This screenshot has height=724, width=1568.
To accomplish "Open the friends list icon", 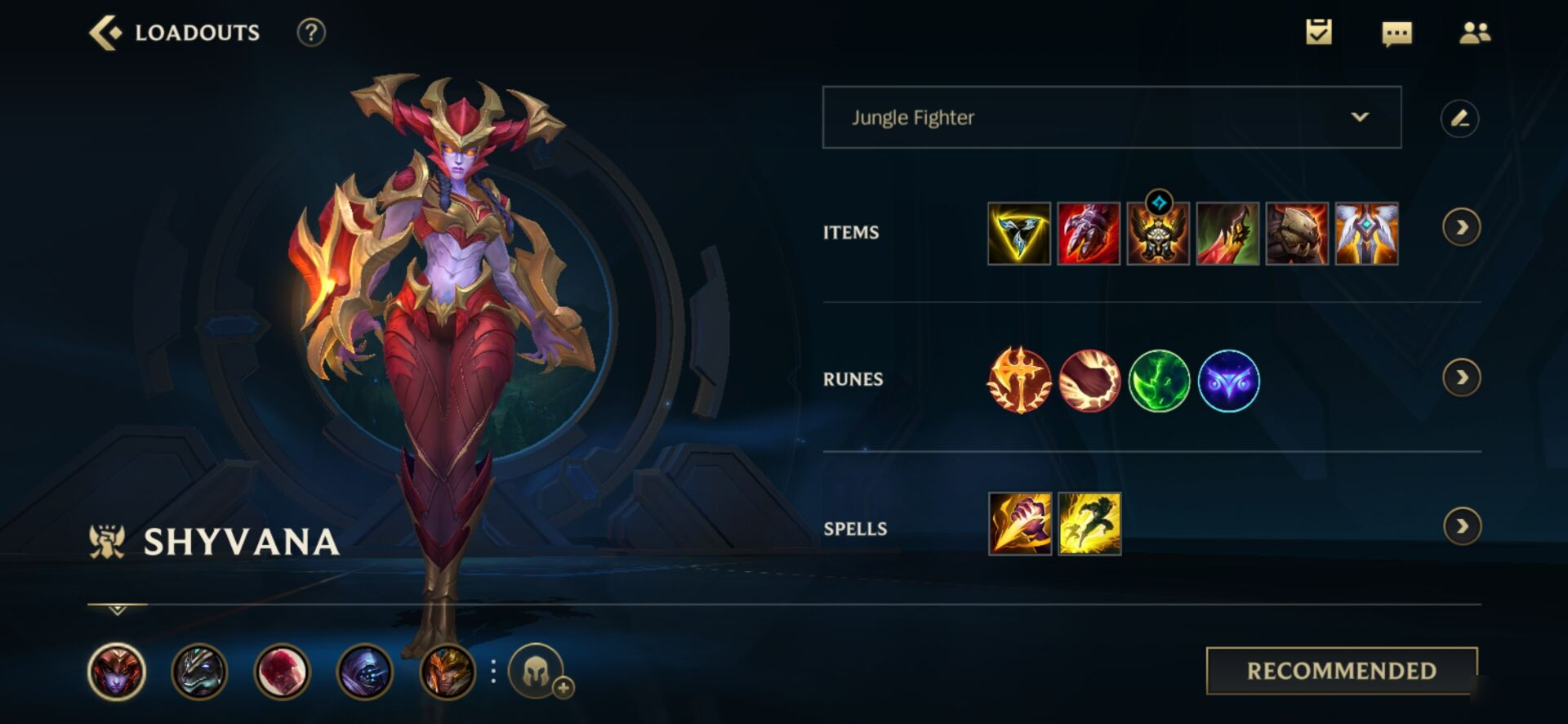I will (x=1474, y=33).
